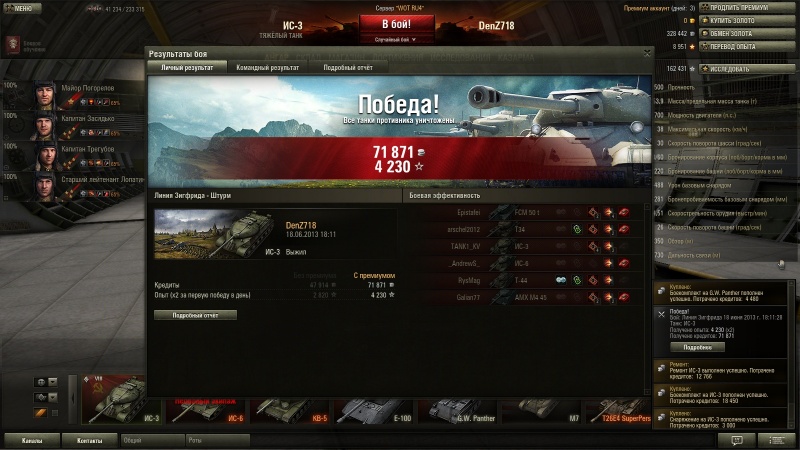This screenshot has width=800, height=450.
Task: Open the Каналы chat channels
Action: 32,440
